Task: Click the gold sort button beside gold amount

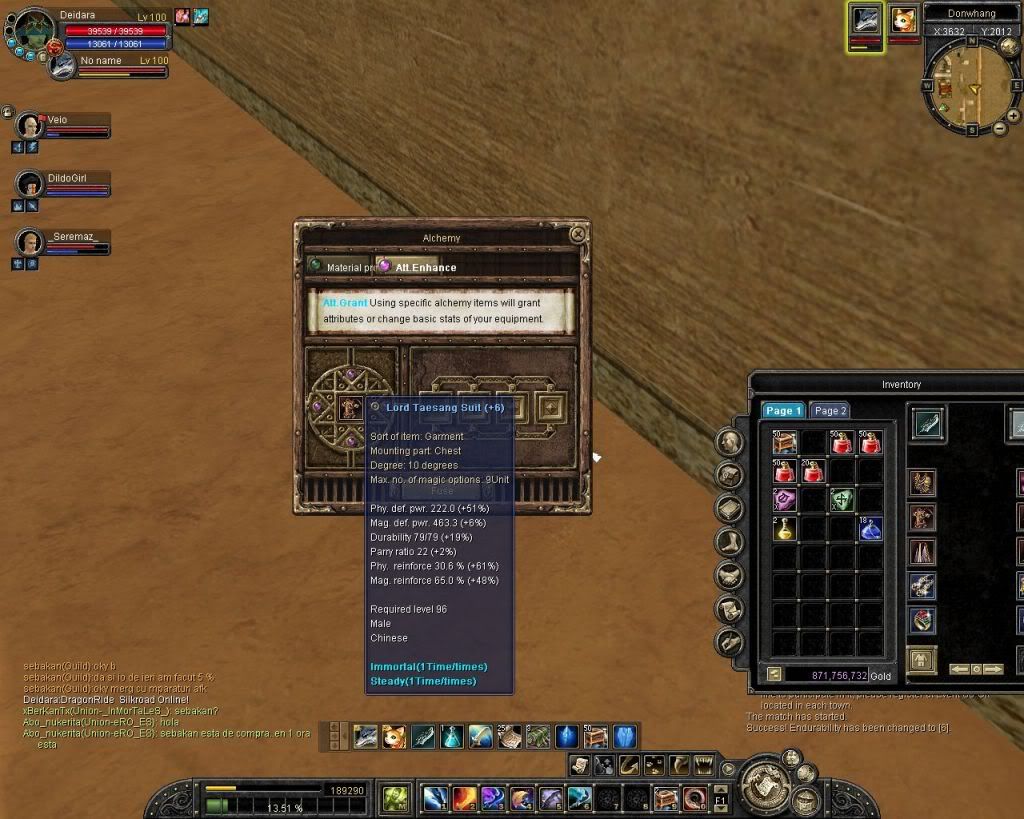Action: click(x=773, y=675)
